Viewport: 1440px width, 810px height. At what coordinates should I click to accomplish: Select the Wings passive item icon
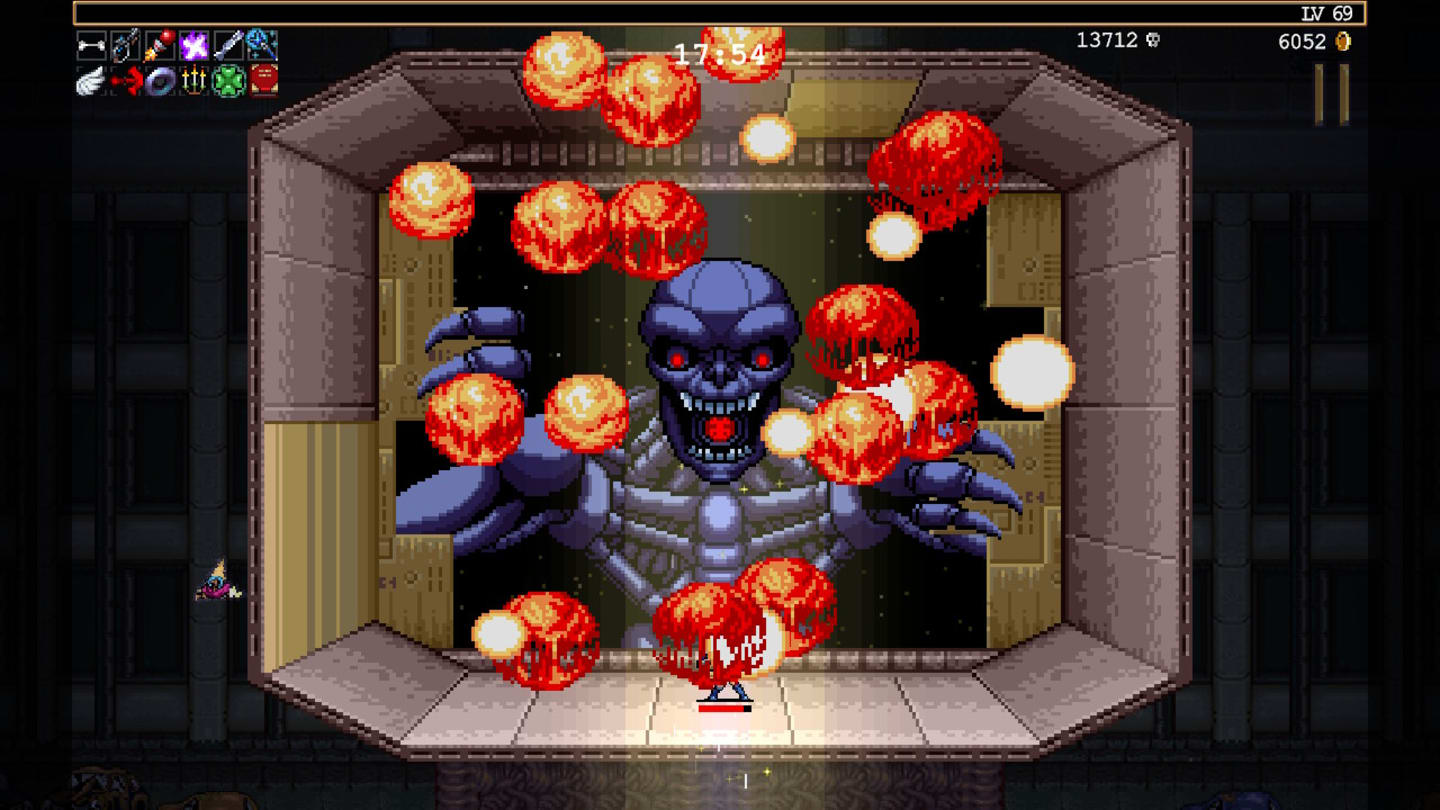(92, 80)
